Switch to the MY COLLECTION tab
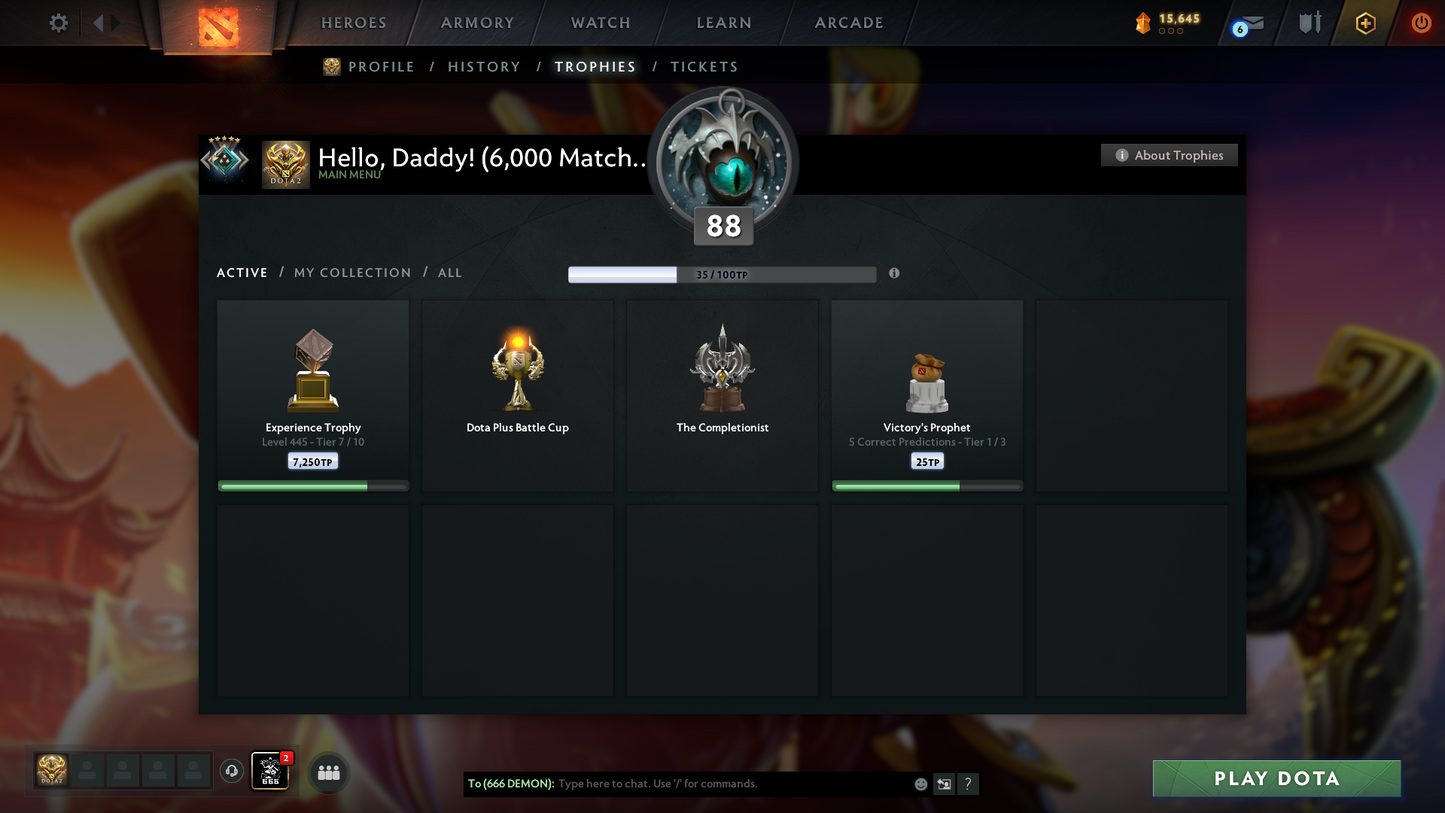 352,272
